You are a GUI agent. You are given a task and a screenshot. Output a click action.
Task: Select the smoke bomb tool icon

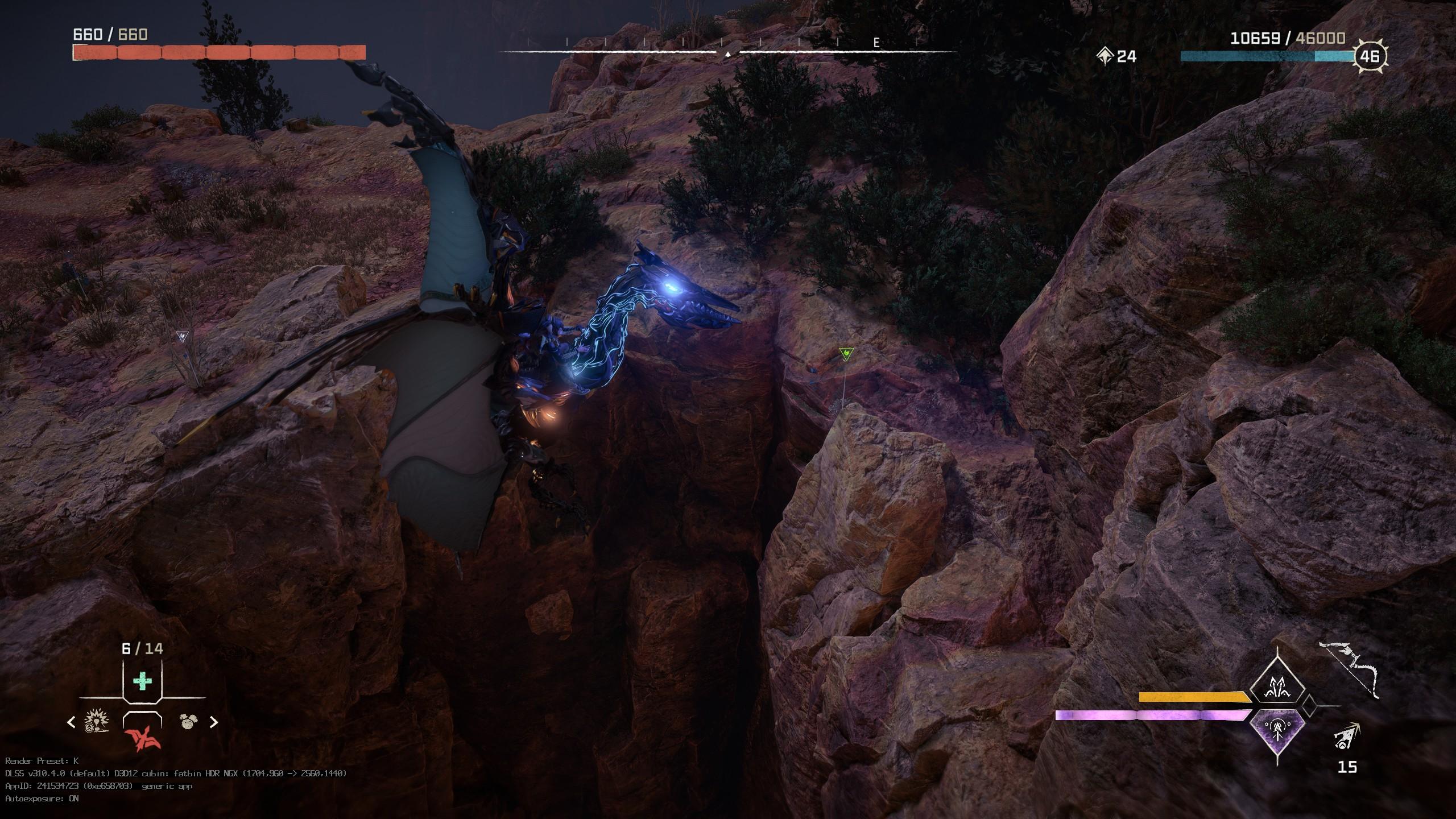(188, 722)
